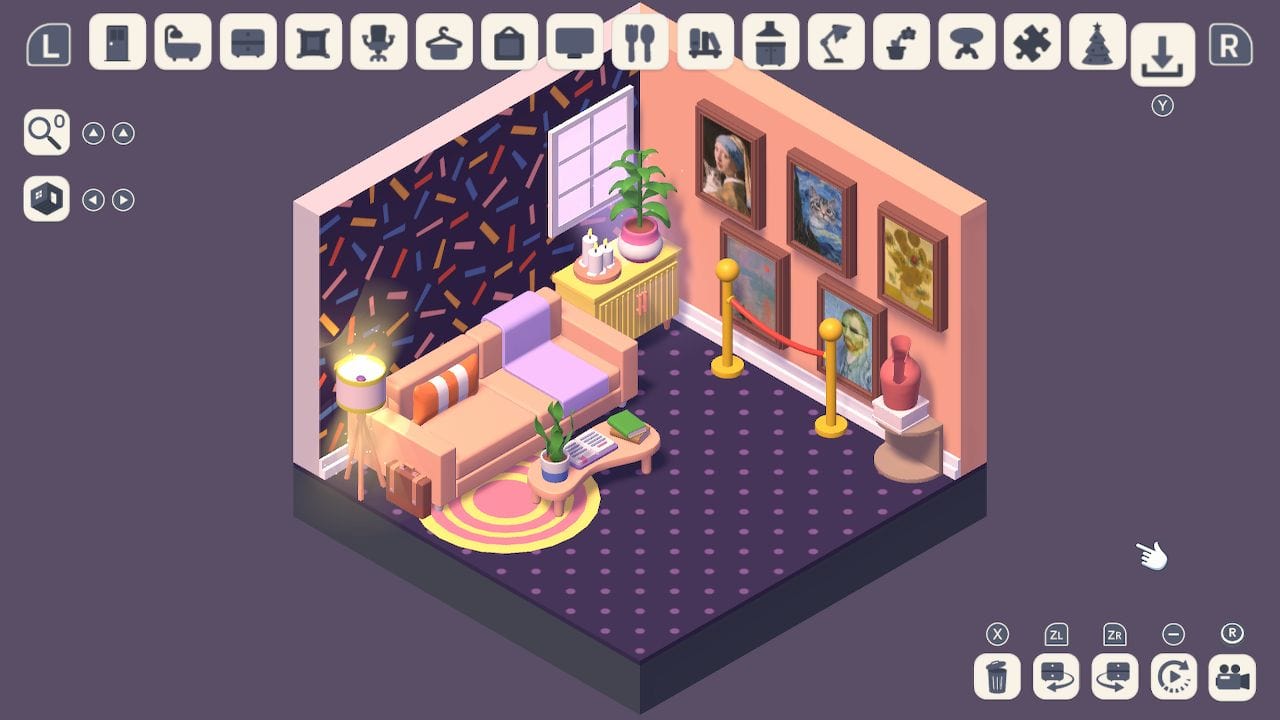Click the trash can to delete furniture
This screenshot has width=1280, height=720.
point(996,677)
